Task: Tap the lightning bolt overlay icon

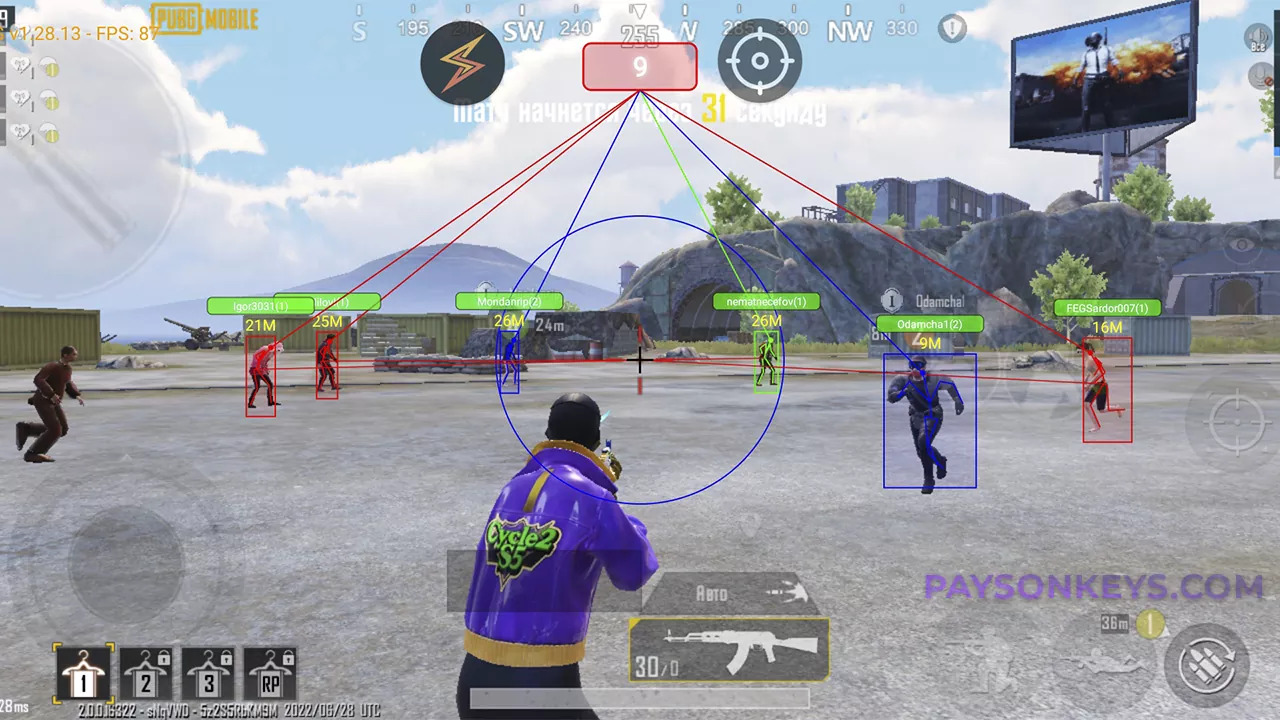Action: click(x=462, y=63)
